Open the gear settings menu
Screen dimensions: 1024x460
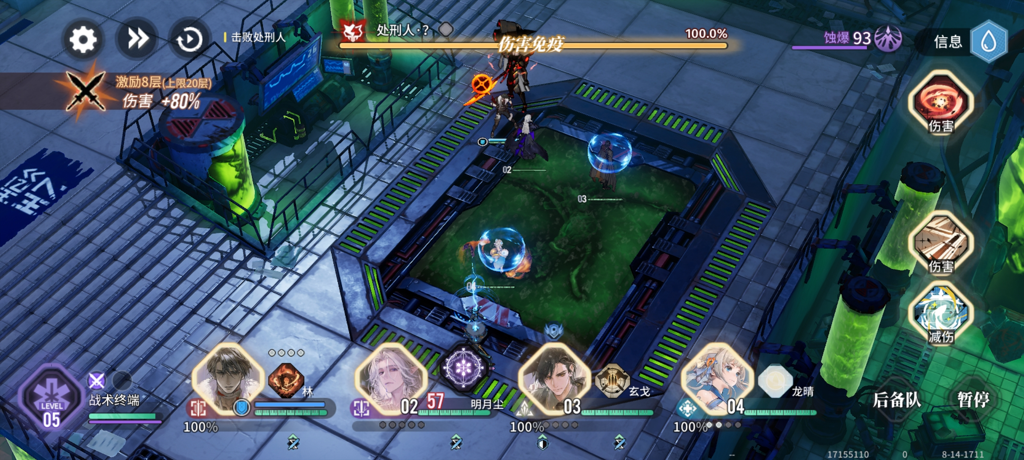(83, 39)
